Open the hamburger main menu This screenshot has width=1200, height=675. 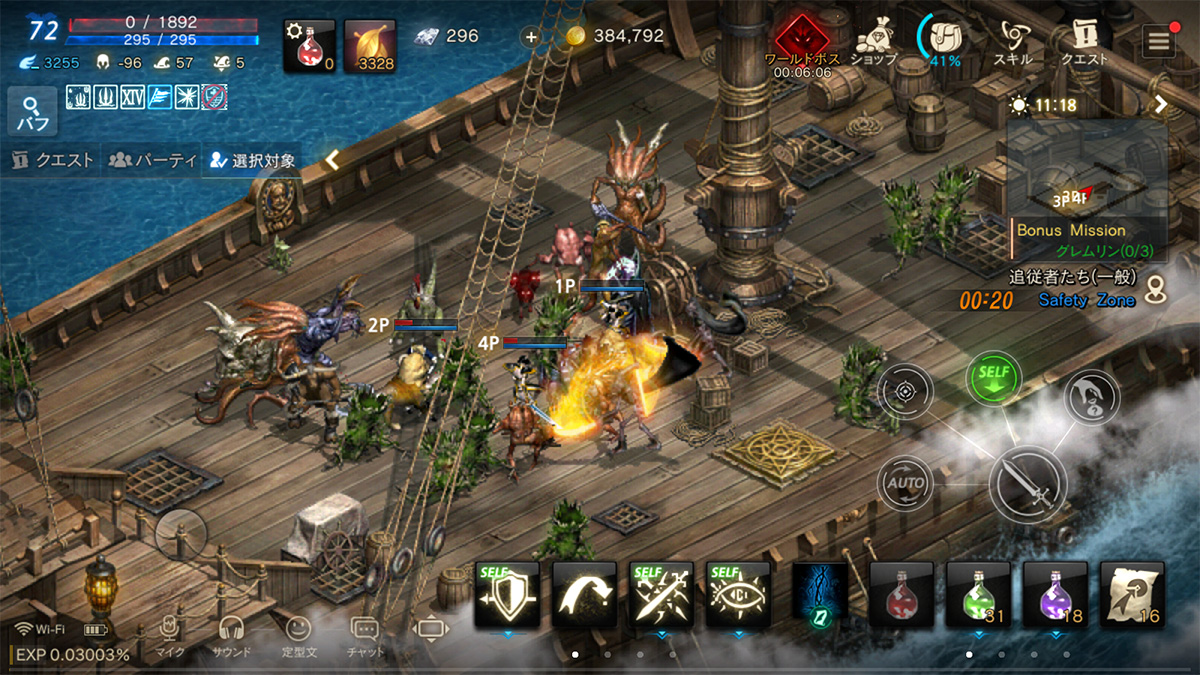click(x=1160, y=41)
